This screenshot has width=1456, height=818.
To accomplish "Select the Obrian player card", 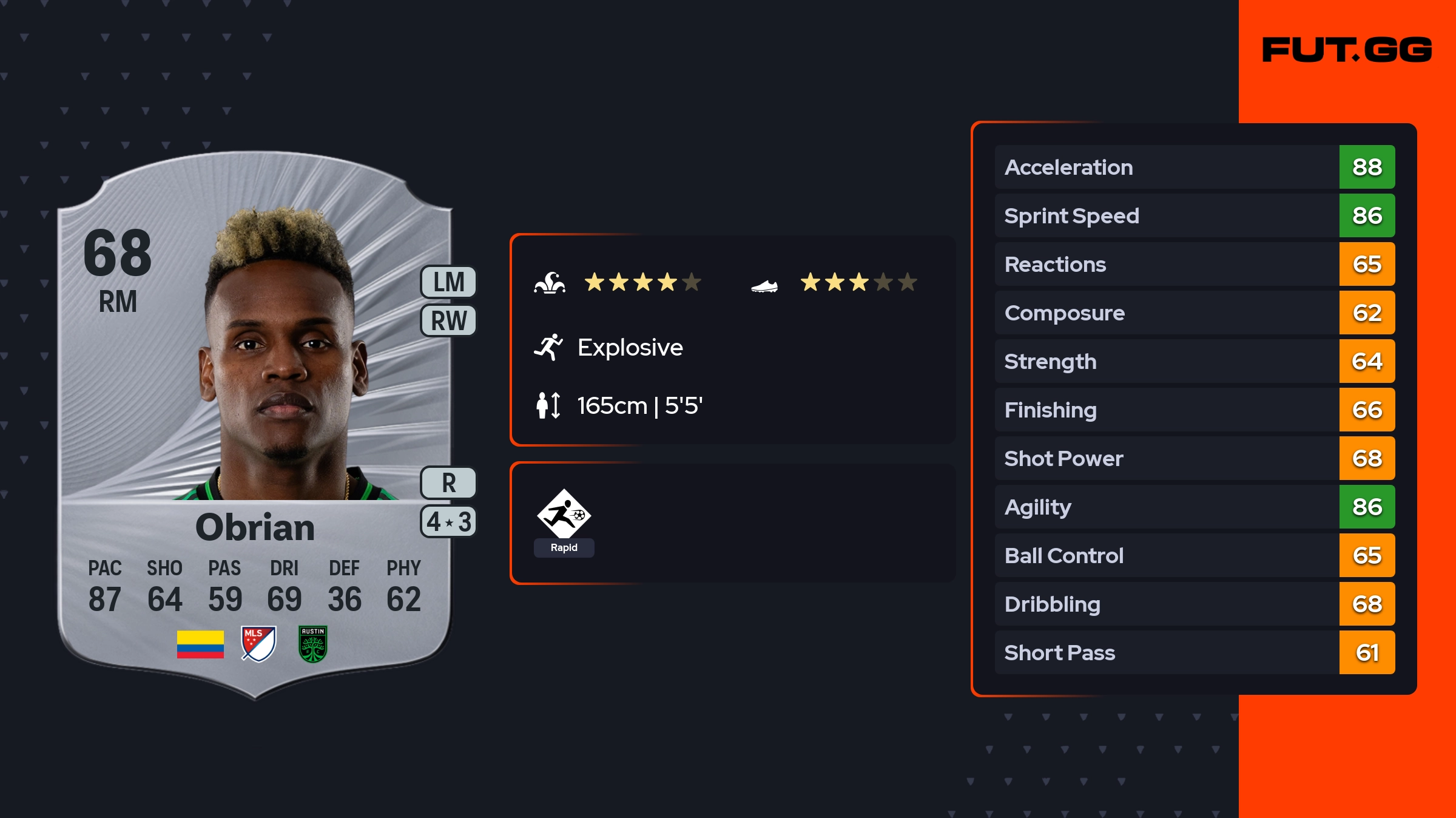I will point(255,425).
